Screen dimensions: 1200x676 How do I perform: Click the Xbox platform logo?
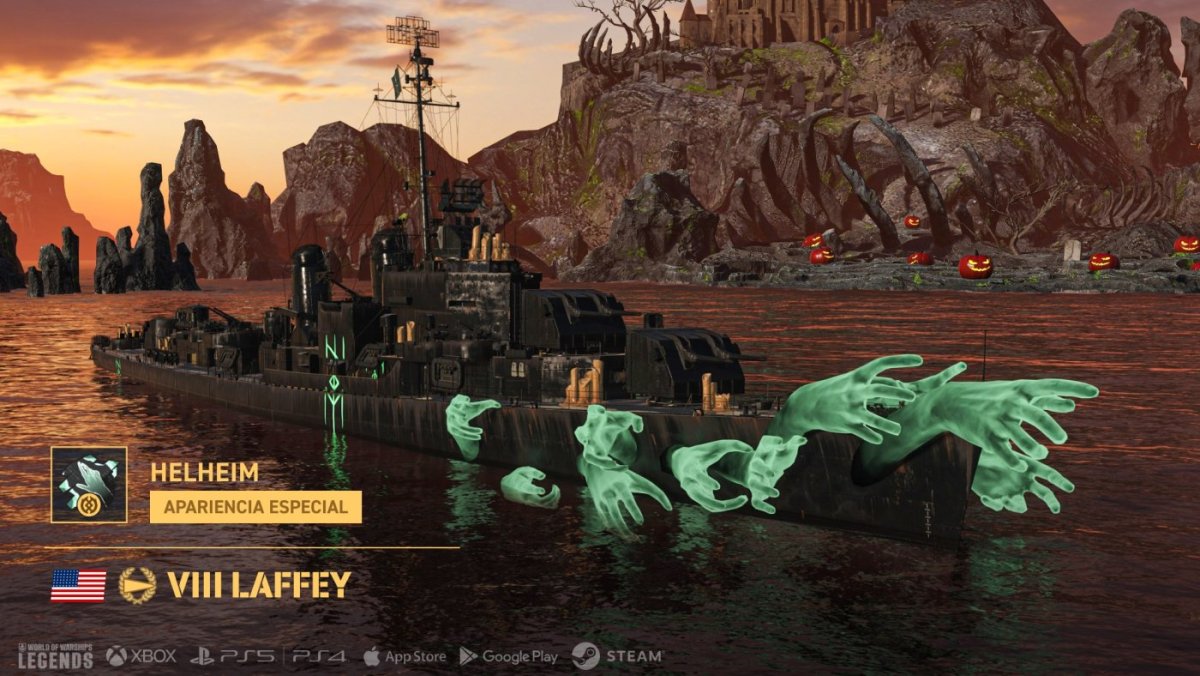[x=141, y=656]
